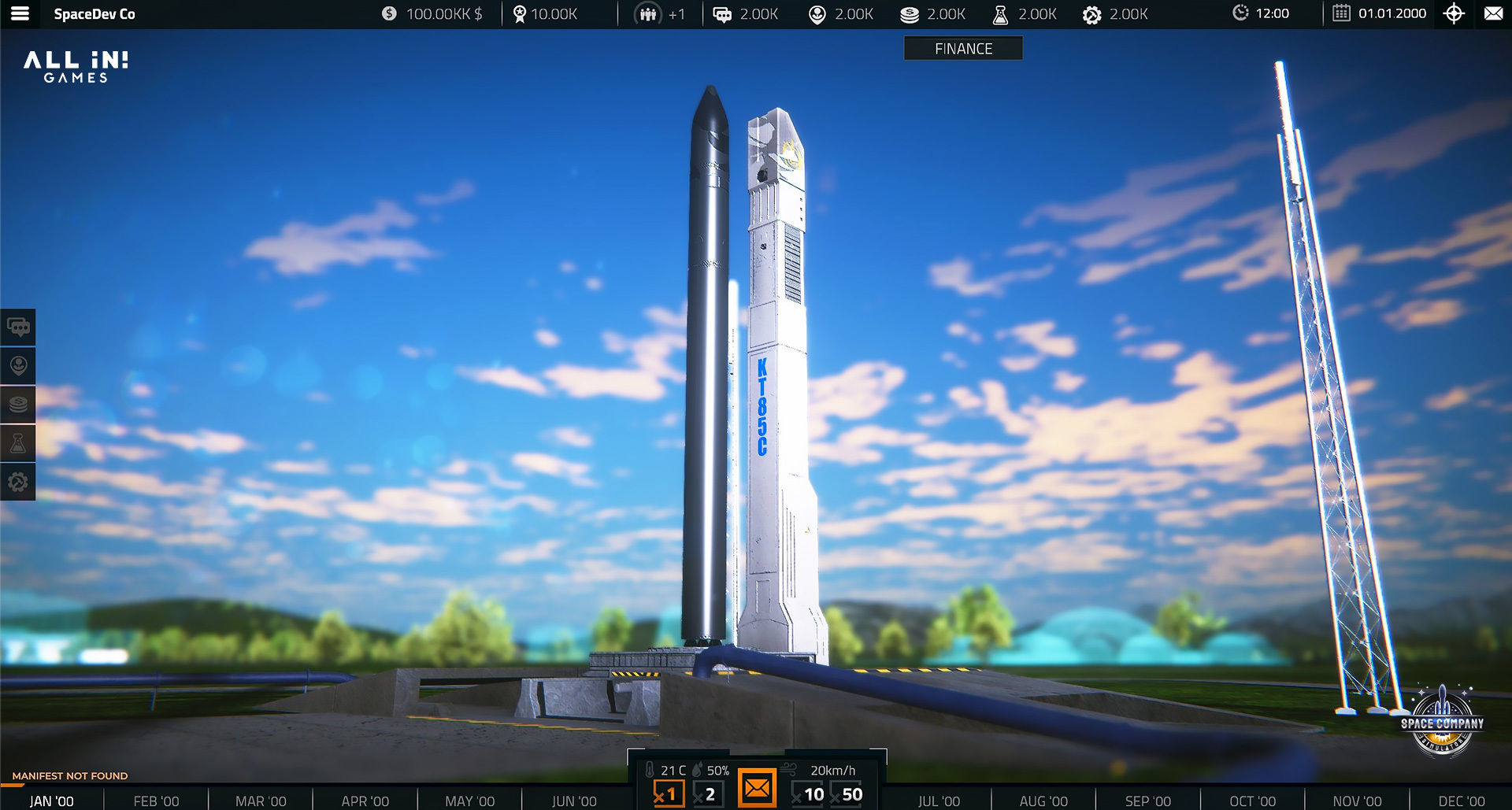Open the coins finance icon in the sidebar
The image size is (1512, 810).
point(19,404)
